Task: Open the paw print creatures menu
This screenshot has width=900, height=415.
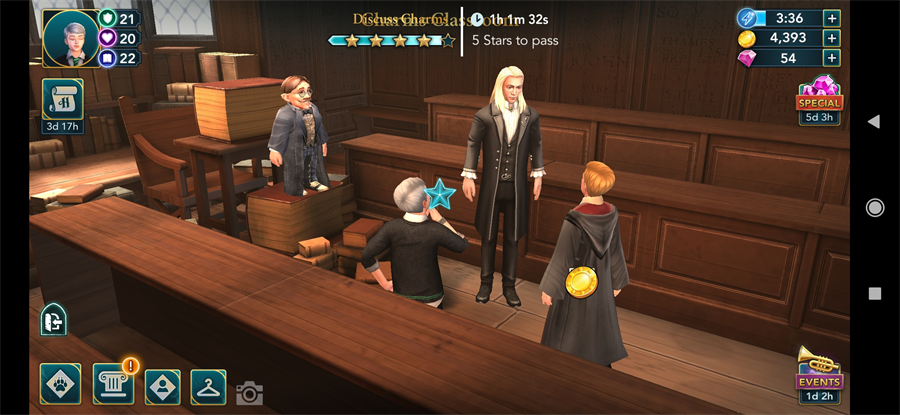Action: 60,383
